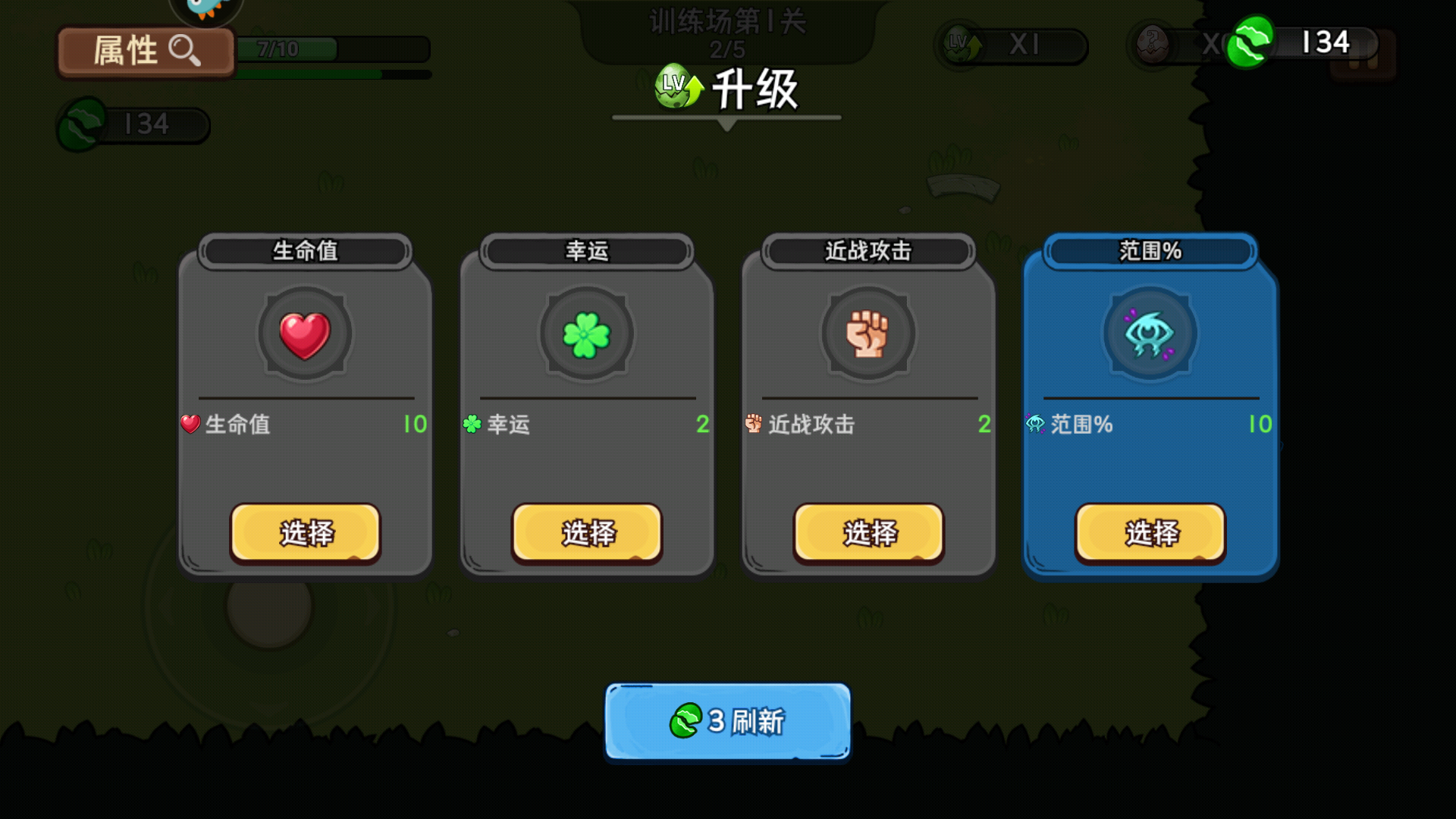Confirm 选择 on the highlighted 范围% card
The image size is (1456, 819).
[x=1150, y=533]
